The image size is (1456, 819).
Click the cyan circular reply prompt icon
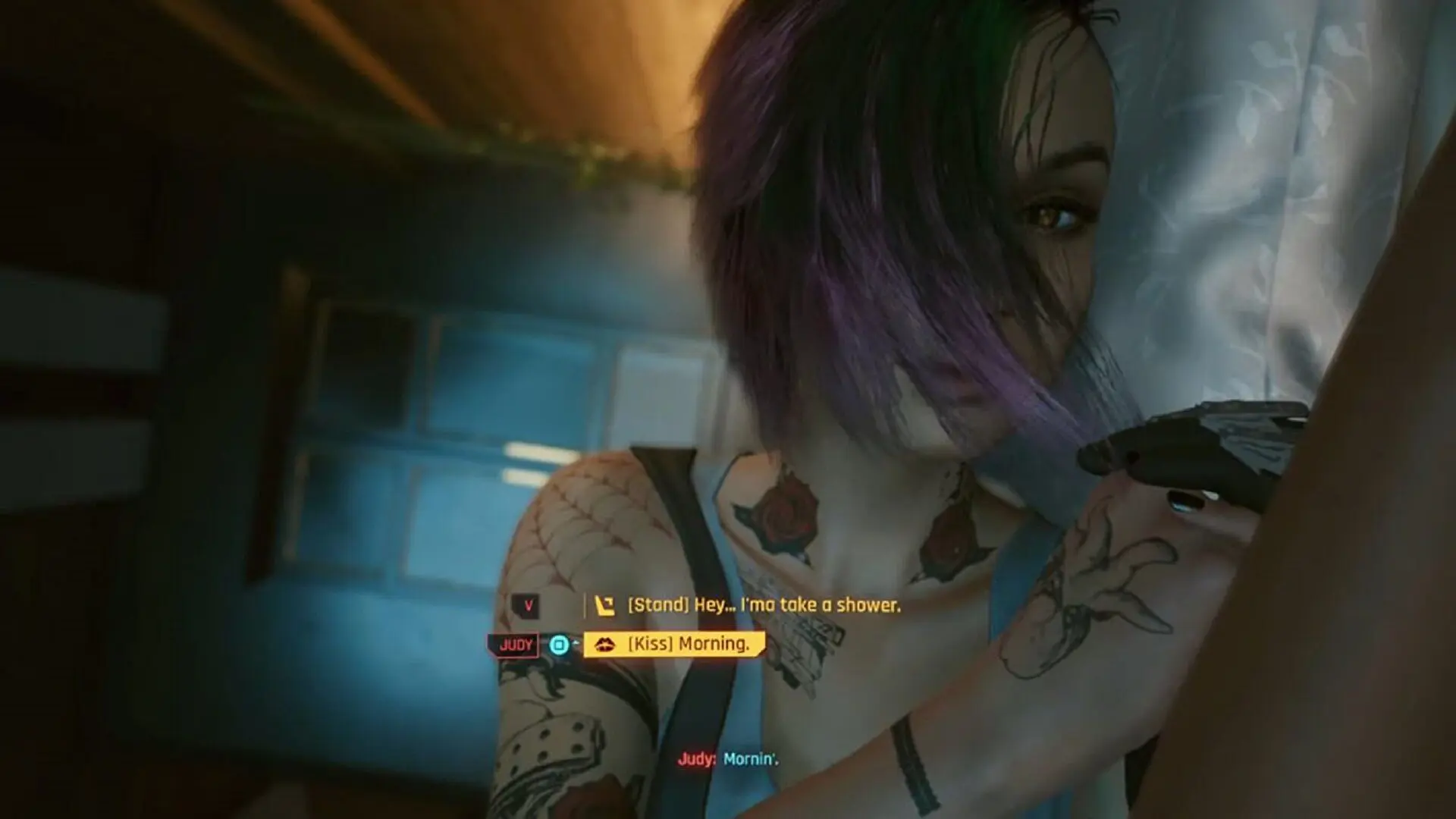point(559,645)
